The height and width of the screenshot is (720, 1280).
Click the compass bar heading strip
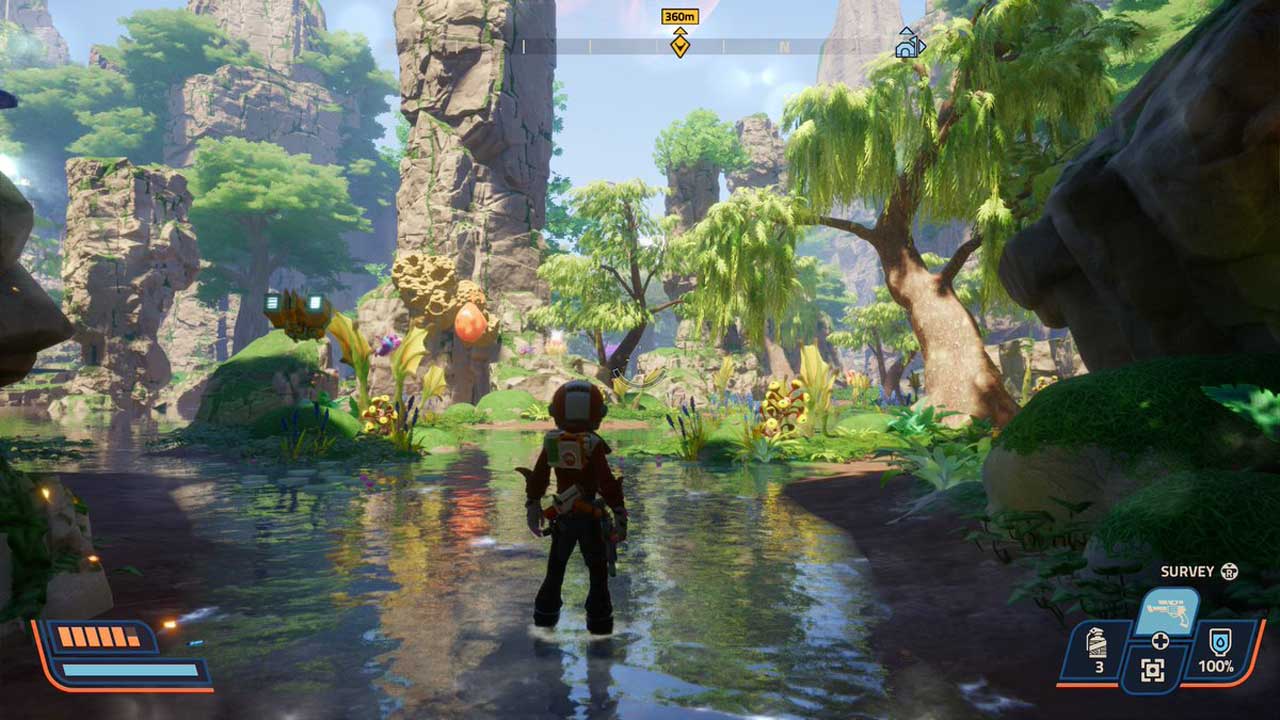tap(780, 46)
